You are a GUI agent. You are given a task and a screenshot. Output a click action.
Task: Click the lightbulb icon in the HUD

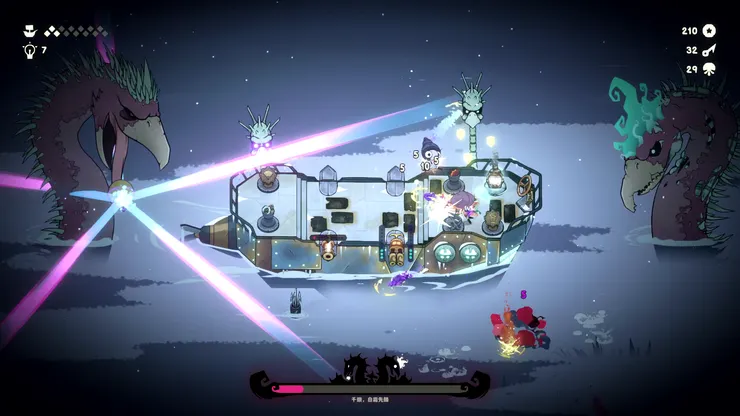pyautogui.click(x=28, y=49)
